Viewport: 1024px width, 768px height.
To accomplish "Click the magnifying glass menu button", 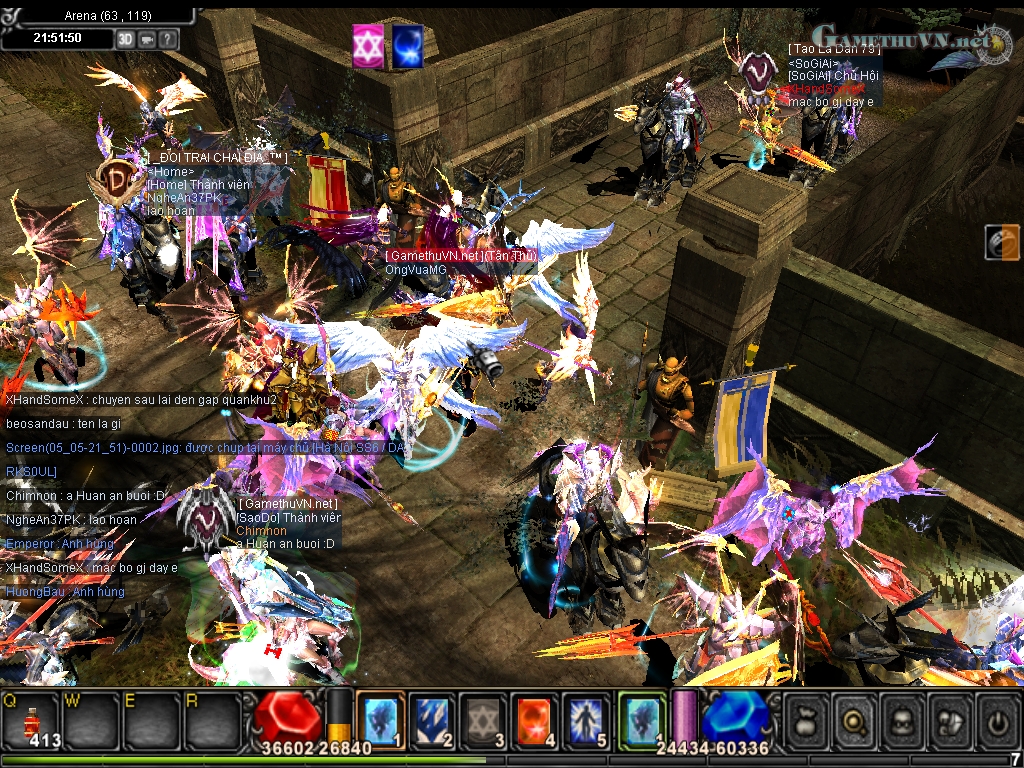I will coord(856,718).
